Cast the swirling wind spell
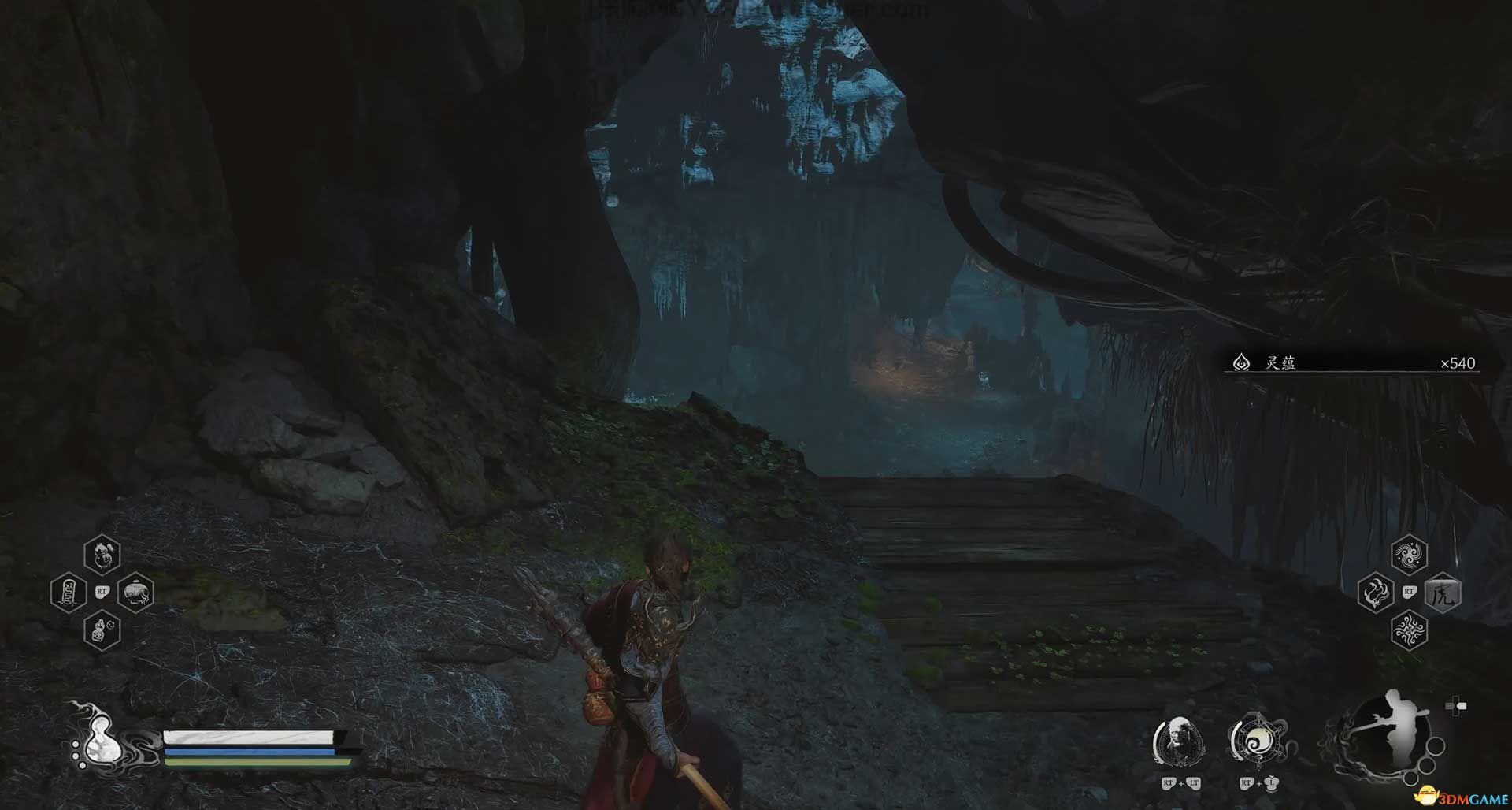Screen dimensions: 1512x810 [x=1409, y=555]
